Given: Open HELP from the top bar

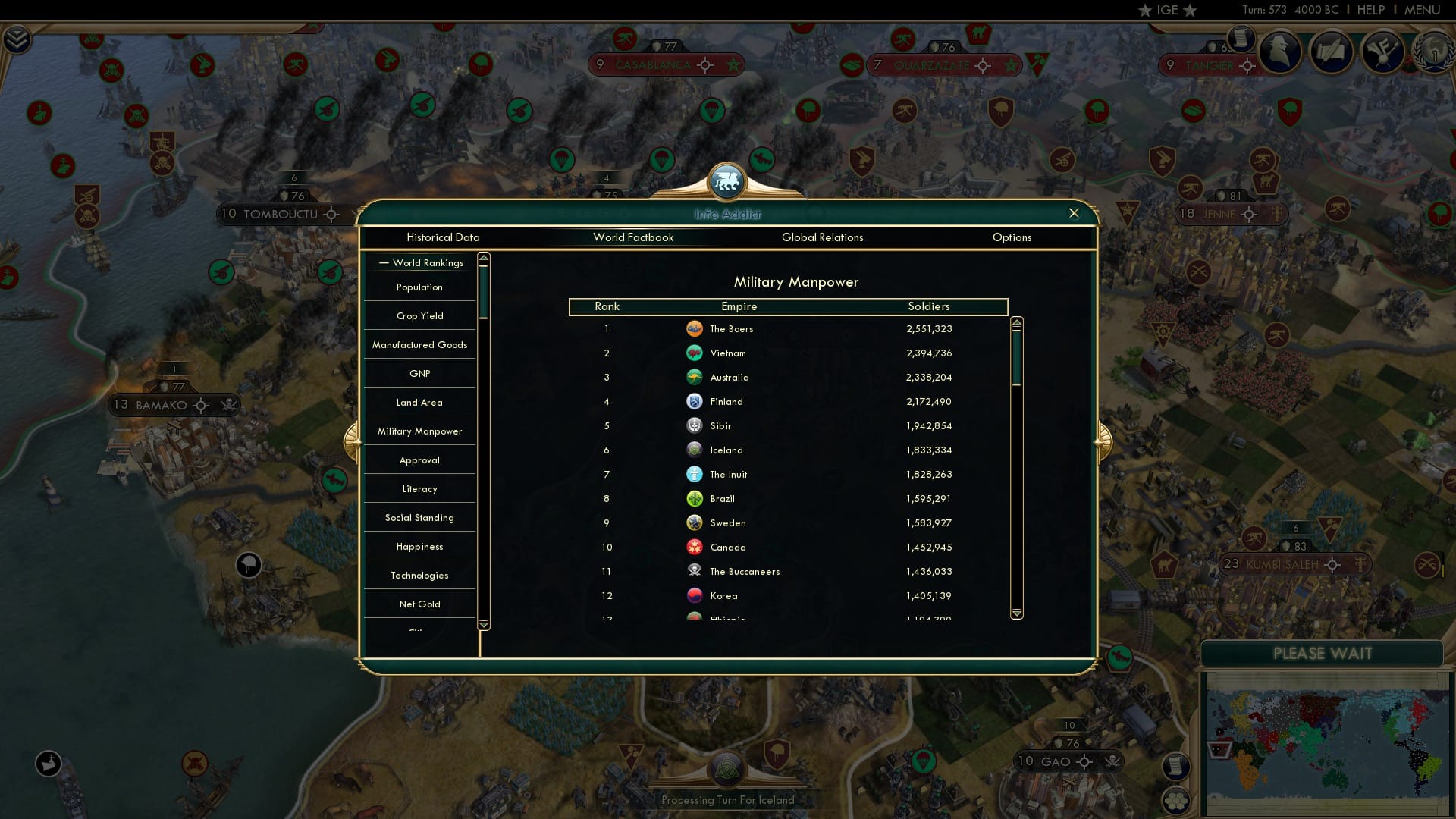Looking at the screenshot, I should pos(1371,10).
